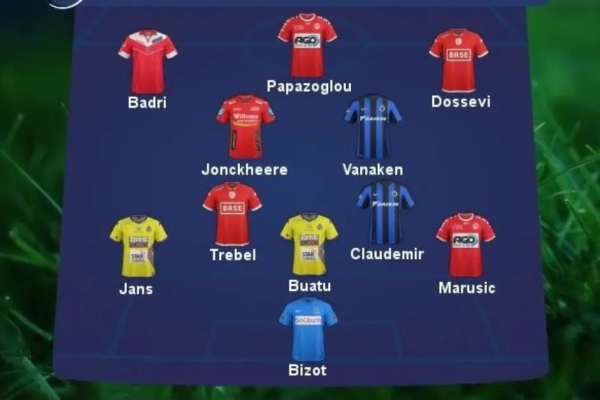Choose striker Papazoglou's shirt
This screenshot has width=600, height=400.
307,45
